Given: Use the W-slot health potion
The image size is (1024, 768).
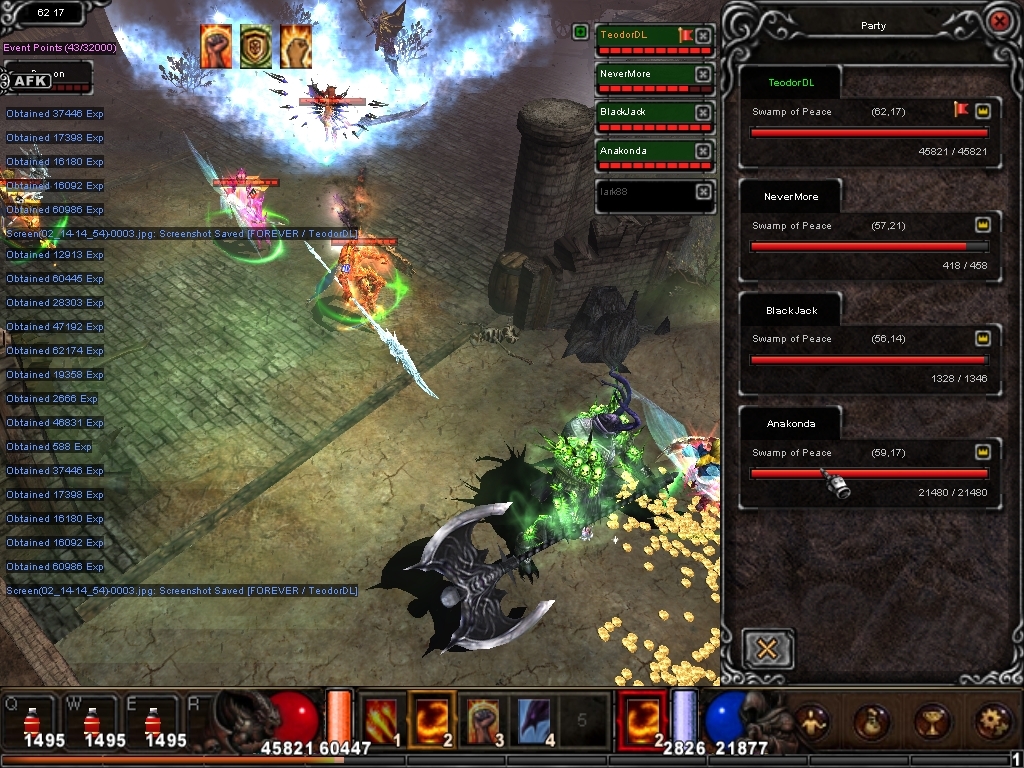Looking at the screenshot, I should (x=91, y=721).
